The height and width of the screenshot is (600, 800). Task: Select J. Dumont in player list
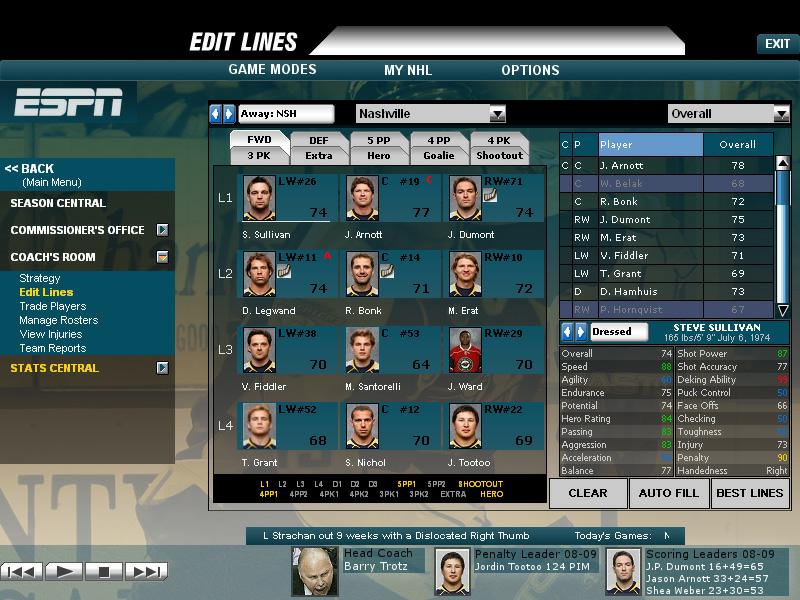point(626,219)
